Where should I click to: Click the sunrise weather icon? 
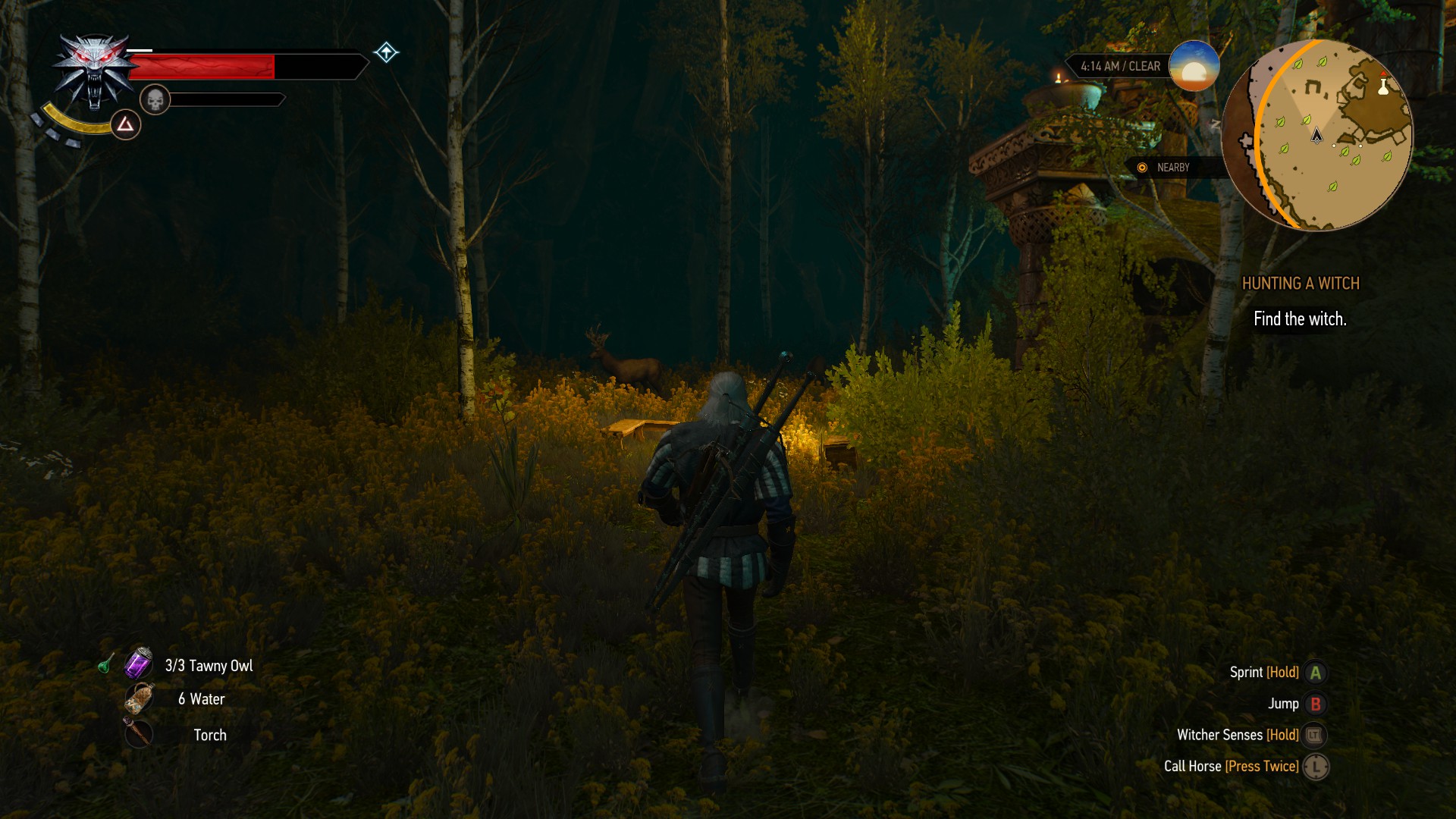tap(1193, 67)
